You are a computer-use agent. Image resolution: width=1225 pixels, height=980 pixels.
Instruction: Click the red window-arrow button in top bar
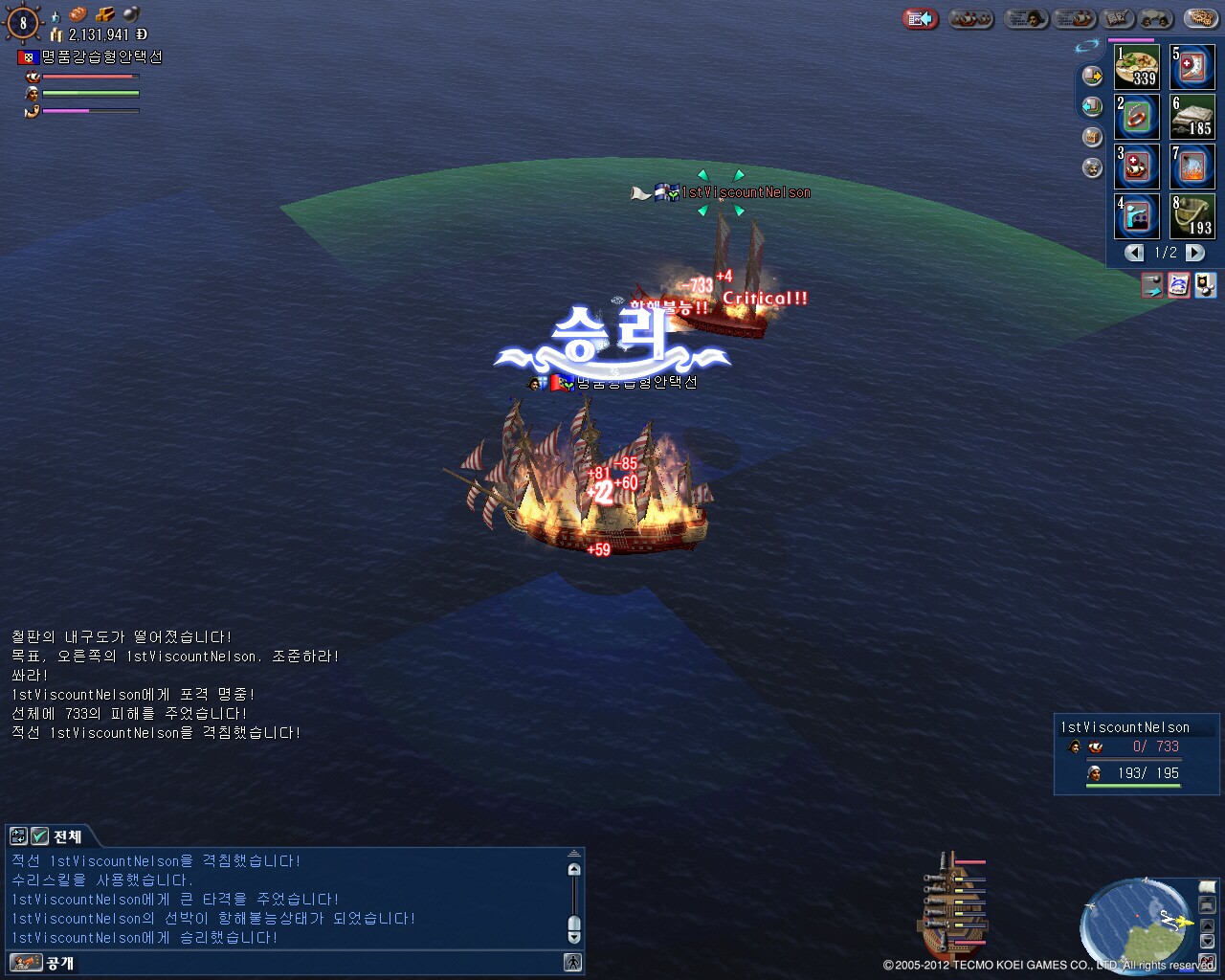(x=920, y=19)
